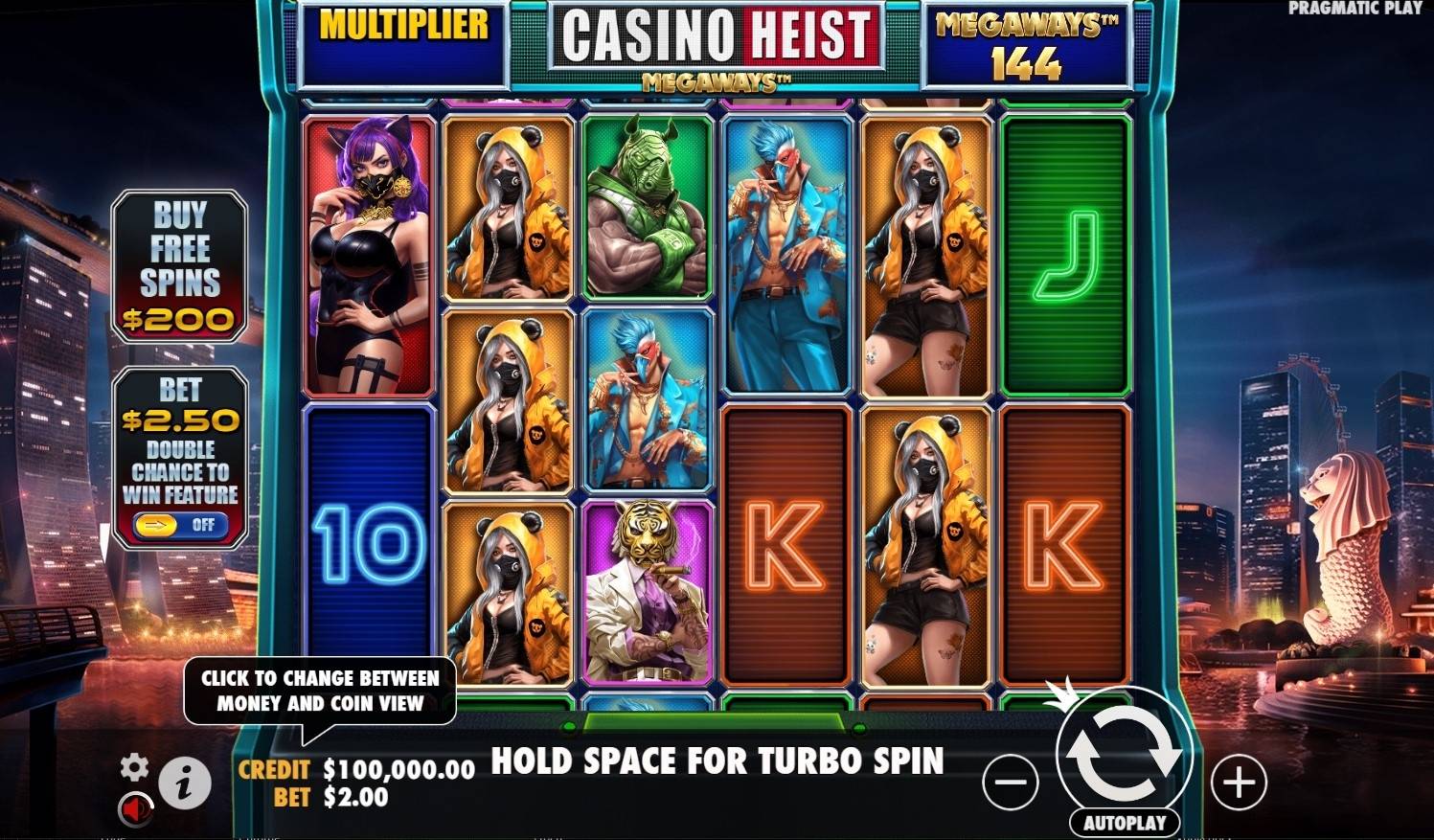The width and height of the screenshot is (1434, 840).
Task: Switch between money and coin view
Action: point(317,691)
